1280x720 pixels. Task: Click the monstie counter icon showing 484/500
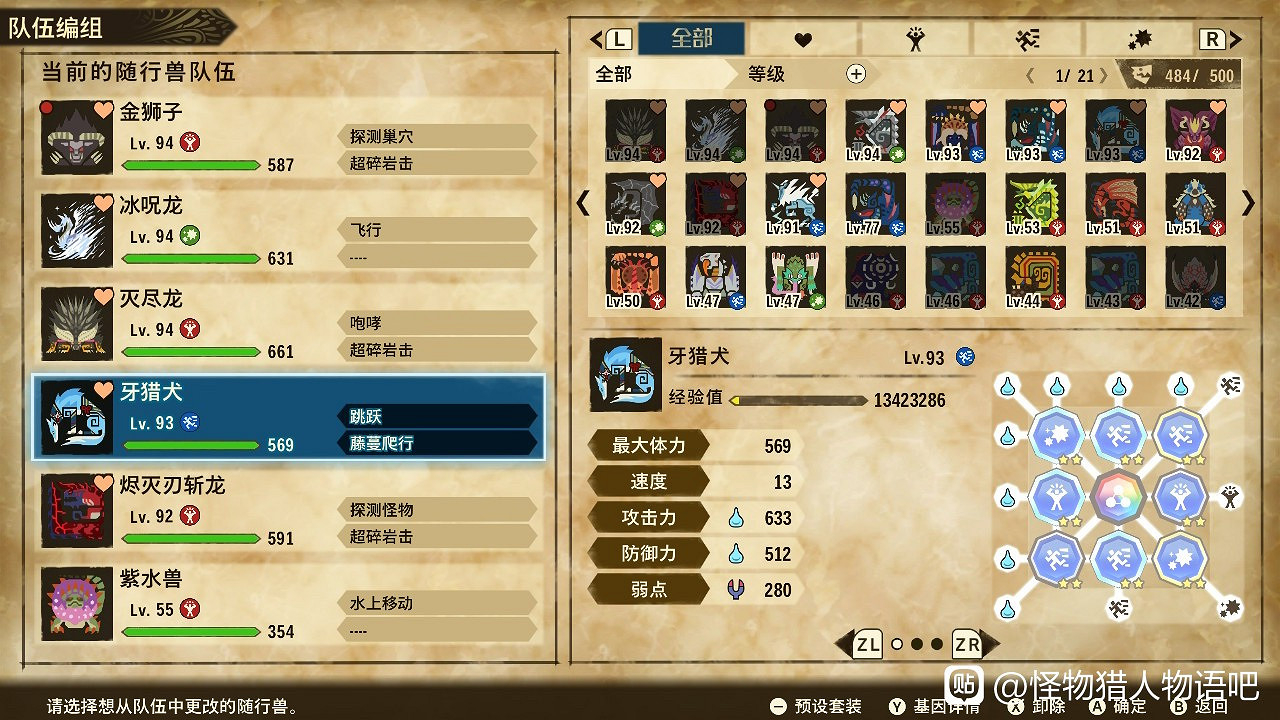coord(1140,73)
